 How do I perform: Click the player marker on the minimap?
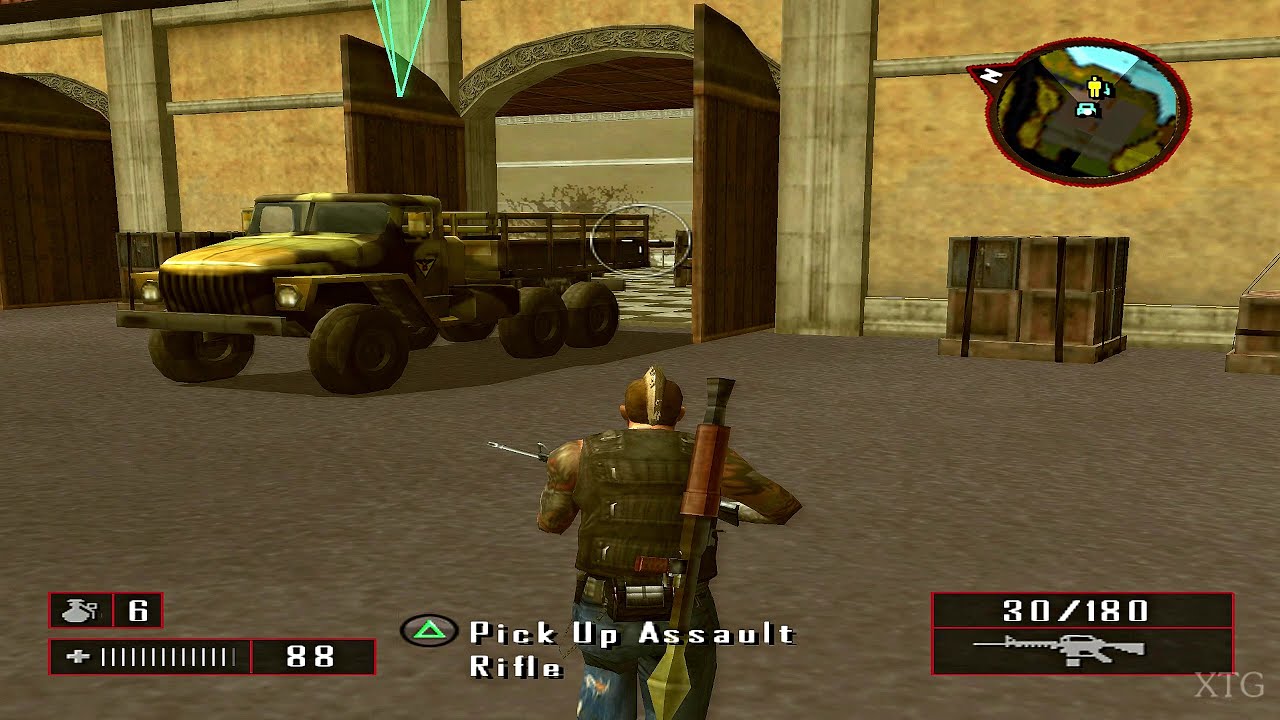coord(1093,88)
